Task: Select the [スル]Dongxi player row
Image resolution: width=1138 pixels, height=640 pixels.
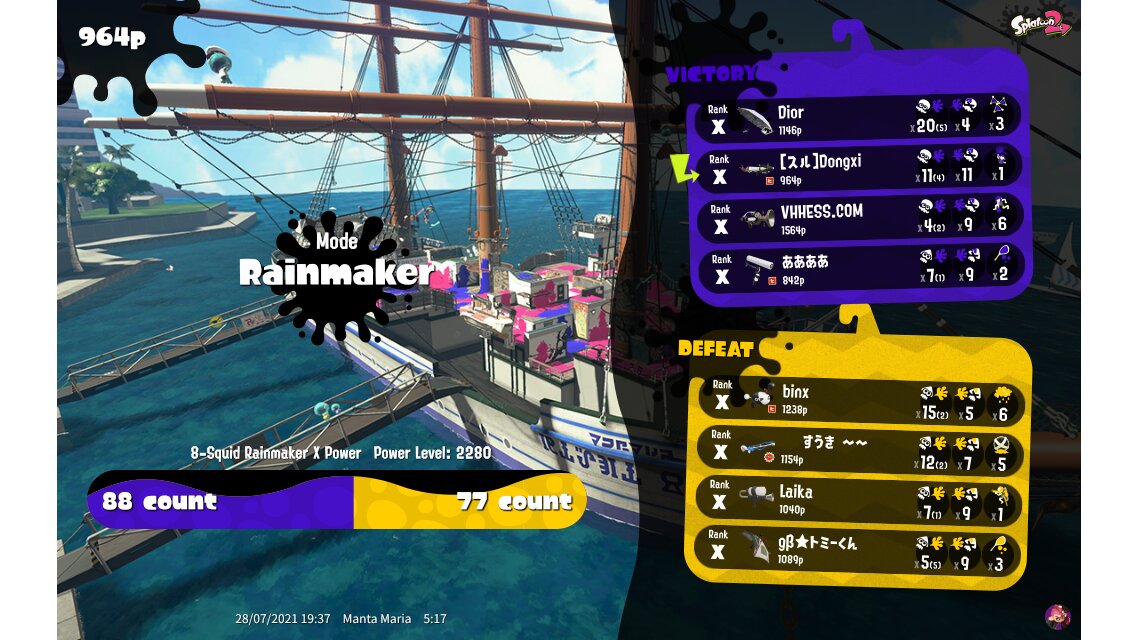Action: tap(858, 168)
